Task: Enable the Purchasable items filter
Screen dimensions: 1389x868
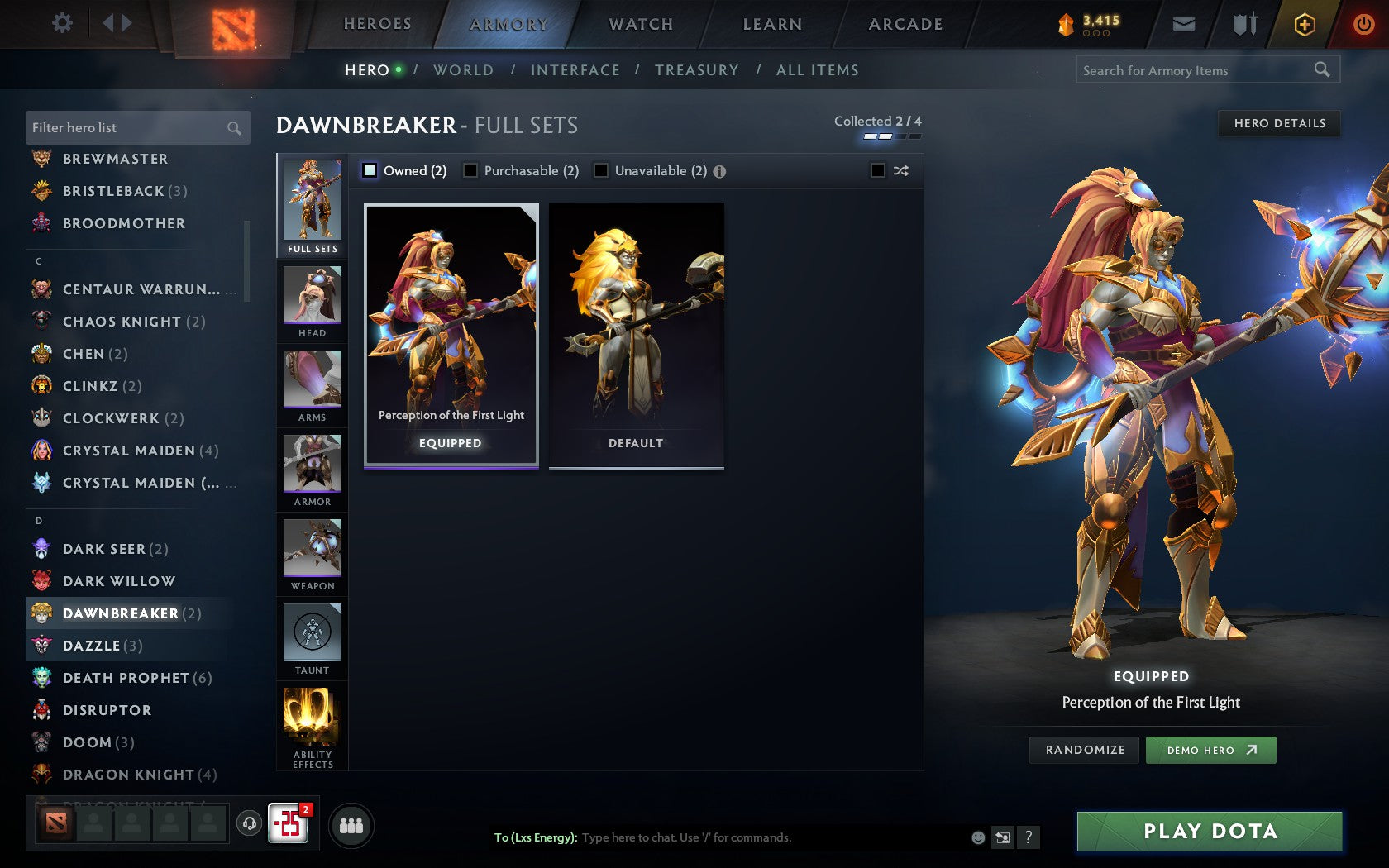Action: tap(471, 170)
